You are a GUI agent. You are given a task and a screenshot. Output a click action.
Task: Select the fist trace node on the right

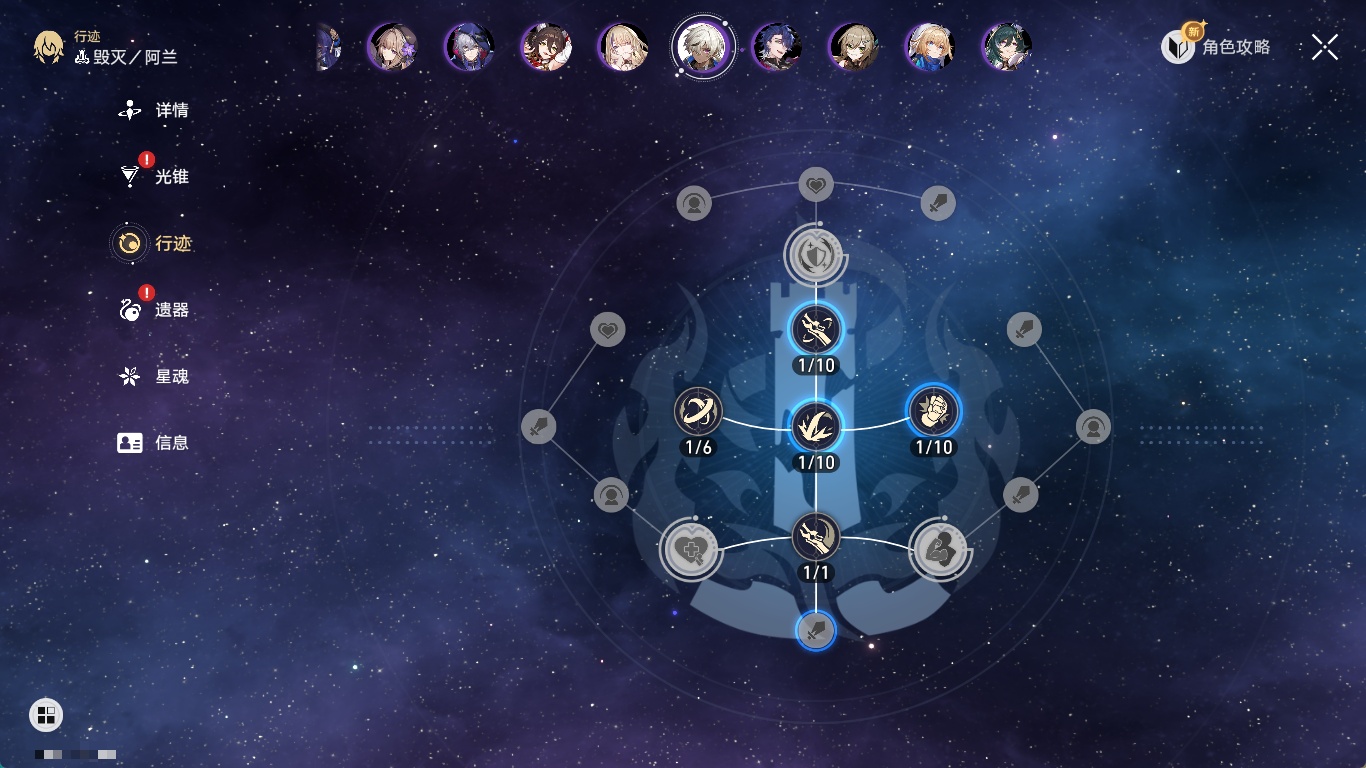coord(933,412)
